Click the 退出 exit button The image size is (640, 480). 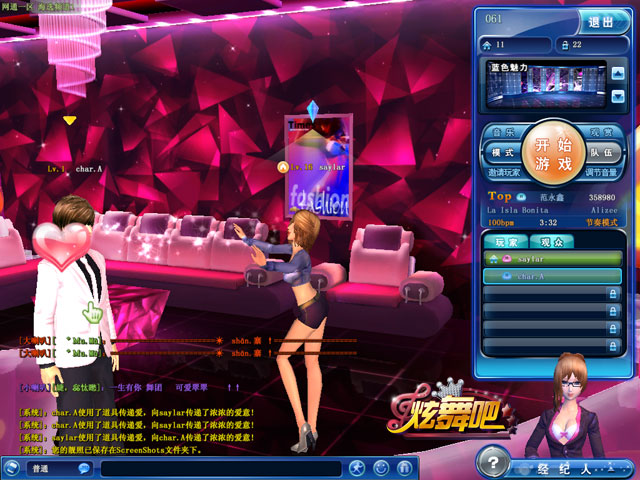click(x=604, y=21)
